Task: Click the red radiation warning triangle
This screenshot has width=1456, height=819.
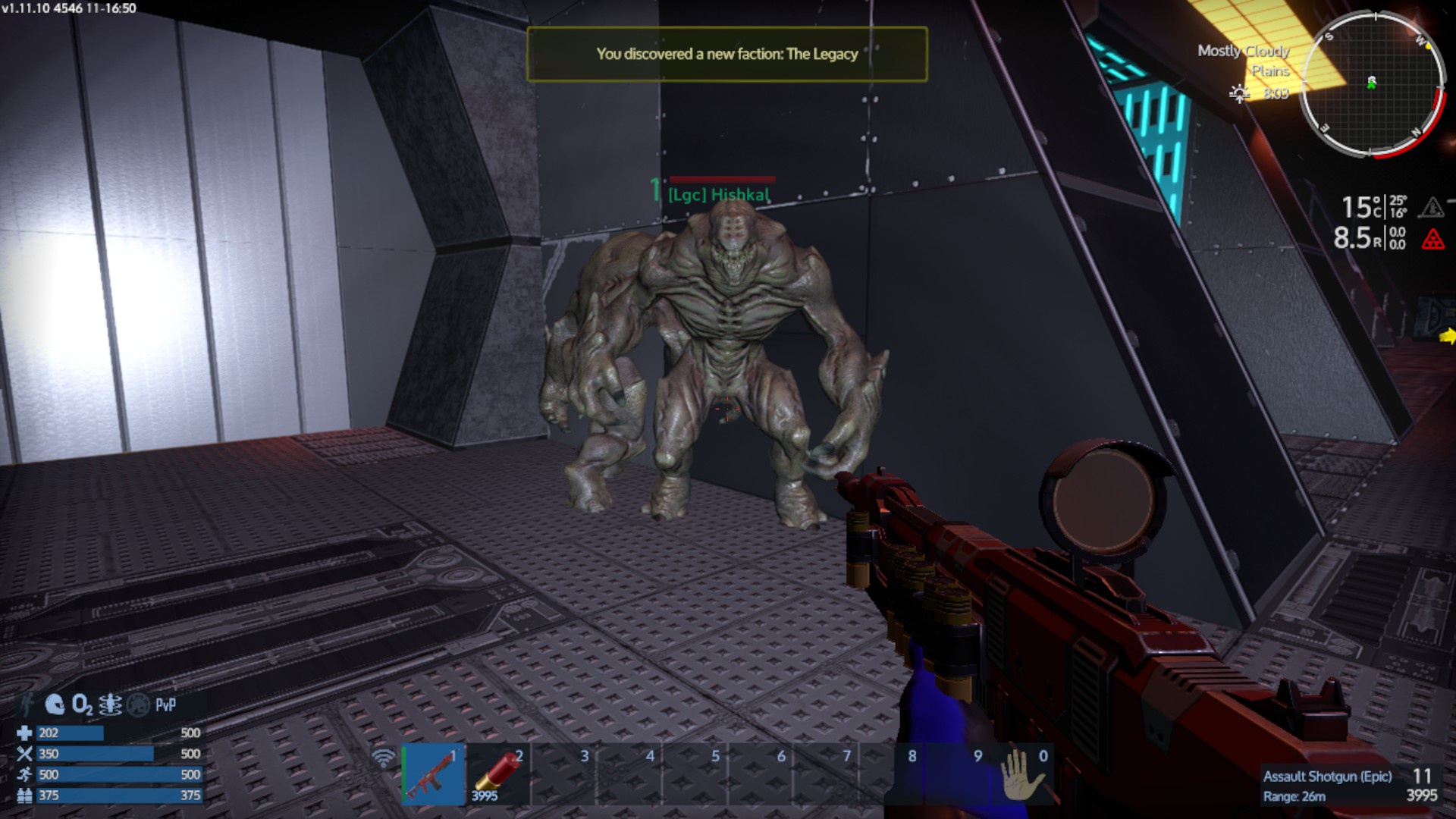Action: [1432, 240]
